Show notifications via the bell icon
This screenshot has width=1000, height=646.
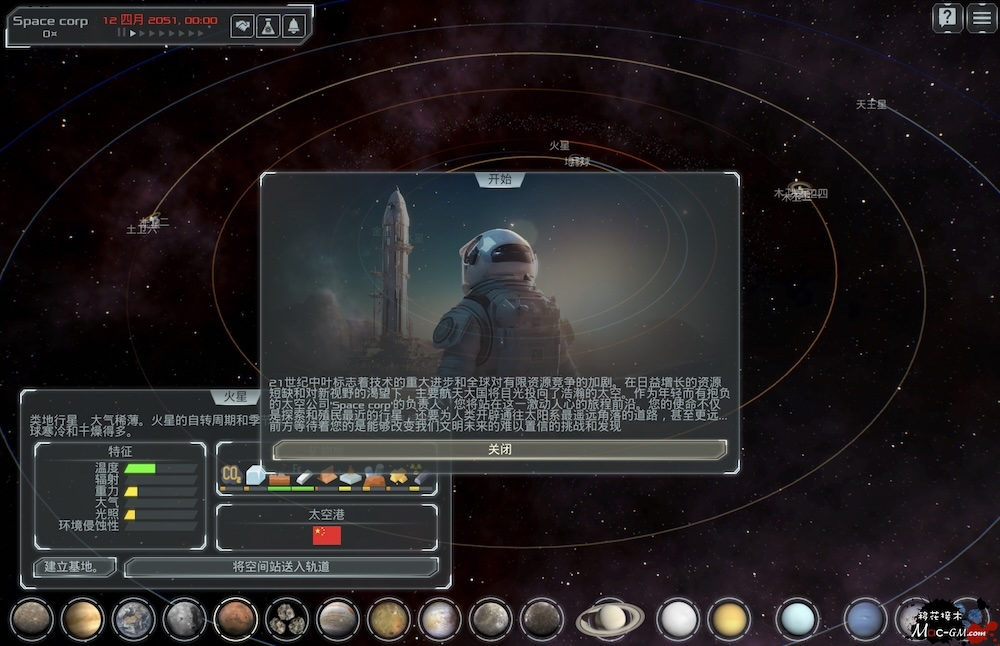(x=294, y=27)
